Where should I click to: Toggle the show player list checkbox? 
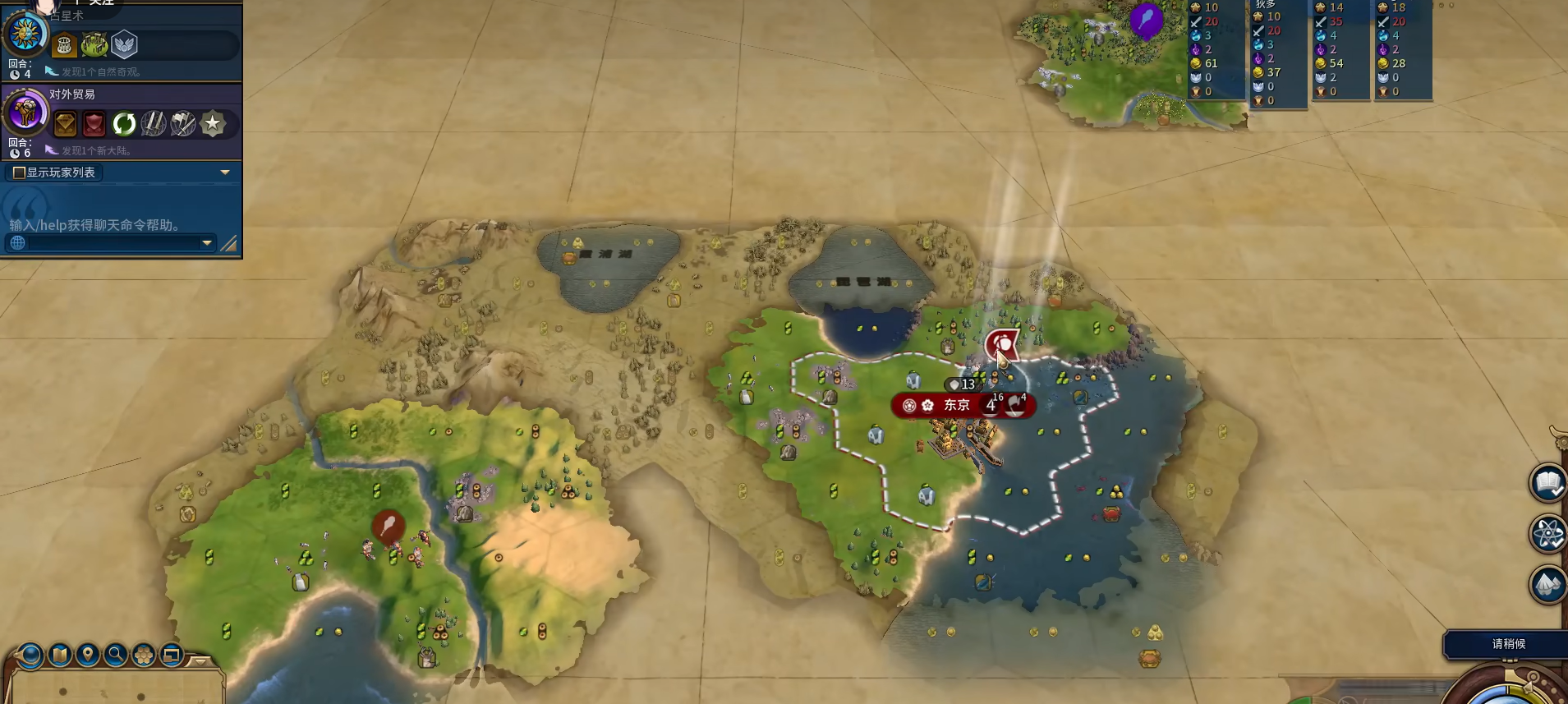[x=19, y=173]
